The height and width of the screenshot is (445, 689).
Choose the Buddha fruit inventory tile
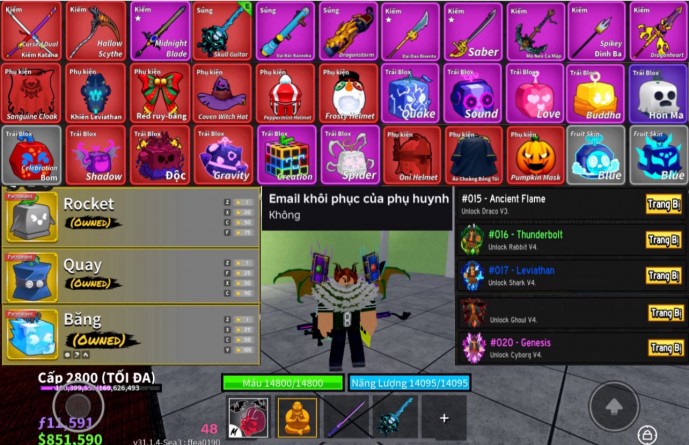click(x=596, y=94)
